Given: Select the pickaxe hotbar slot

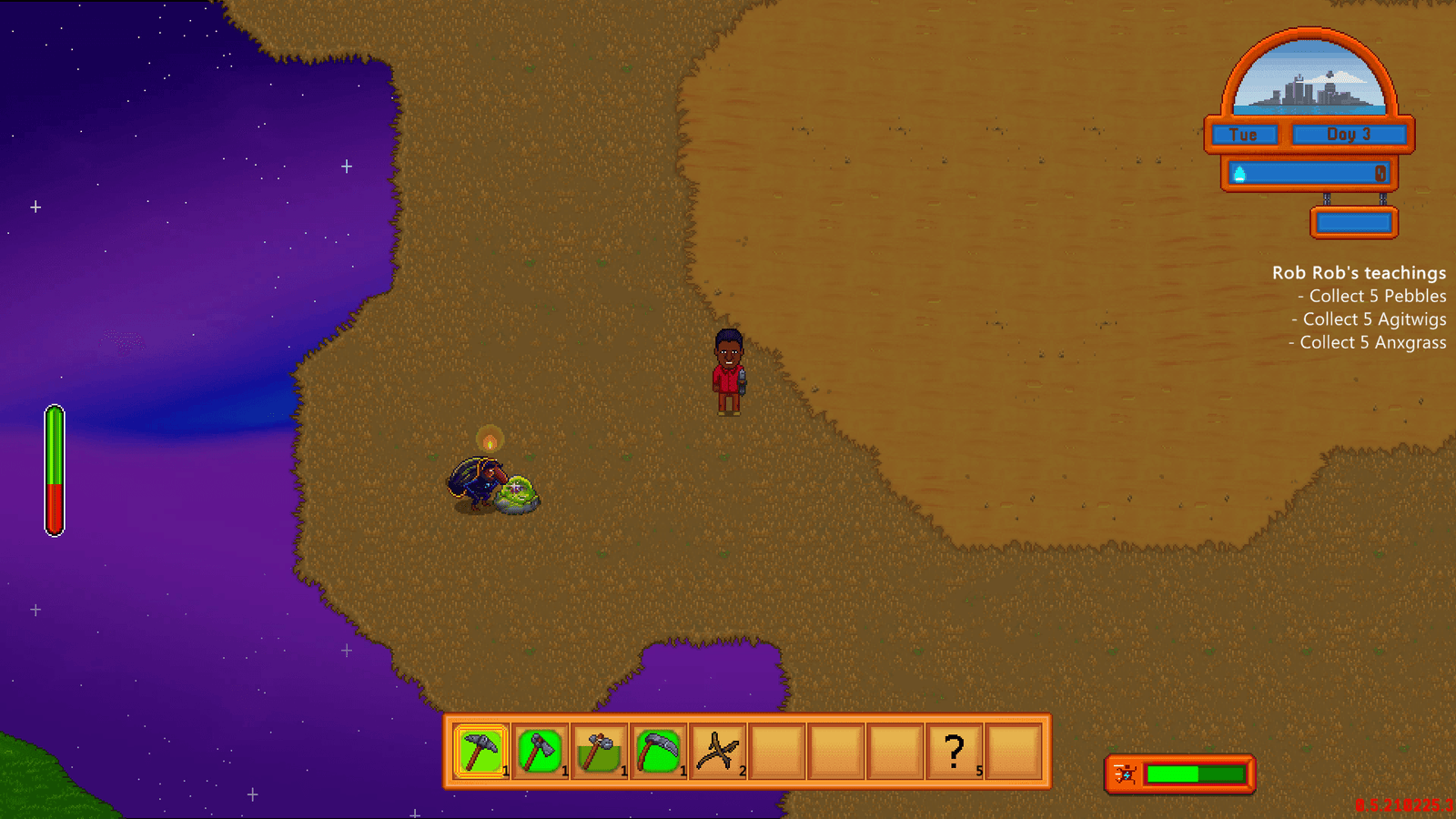Looking at the screenshot, I should point(480,752).
